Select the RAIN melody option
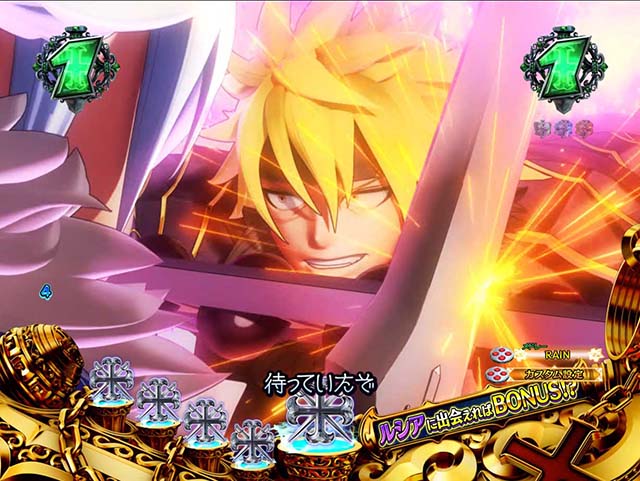Viewport: 640px width, 481px height. 549,353
